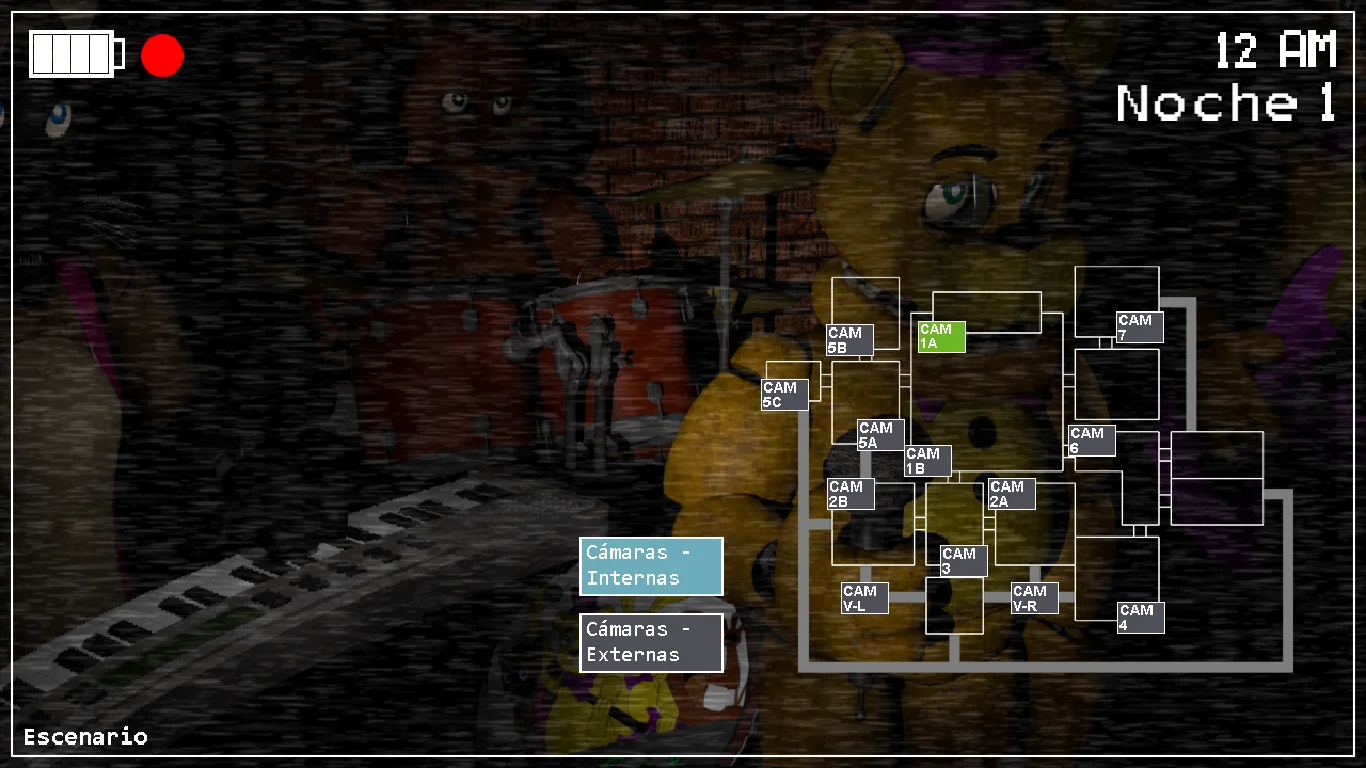Open the CAM 6 feed
Image resolution: width=1366 pixels, height=768 pixels.
point(1091,441)
